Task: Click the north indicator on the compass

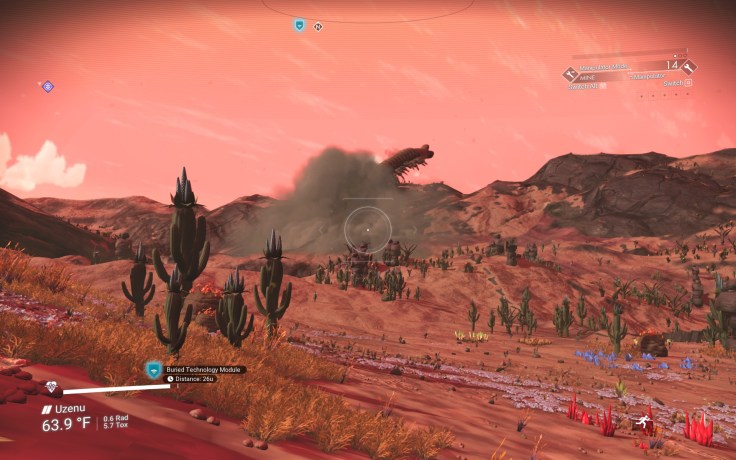Action: (318, 26)
